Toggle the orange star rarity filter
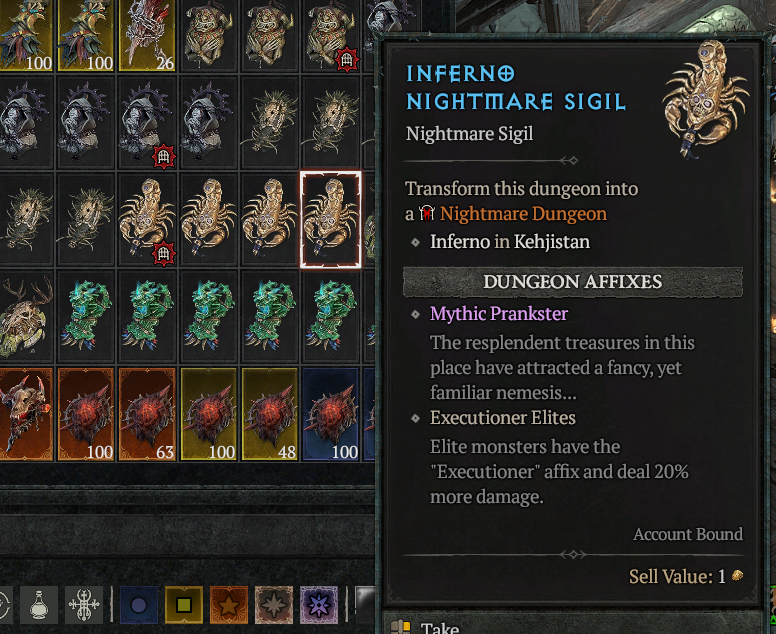Image resolution: width=776 pixels, height=634 pixels. (228, 605)
